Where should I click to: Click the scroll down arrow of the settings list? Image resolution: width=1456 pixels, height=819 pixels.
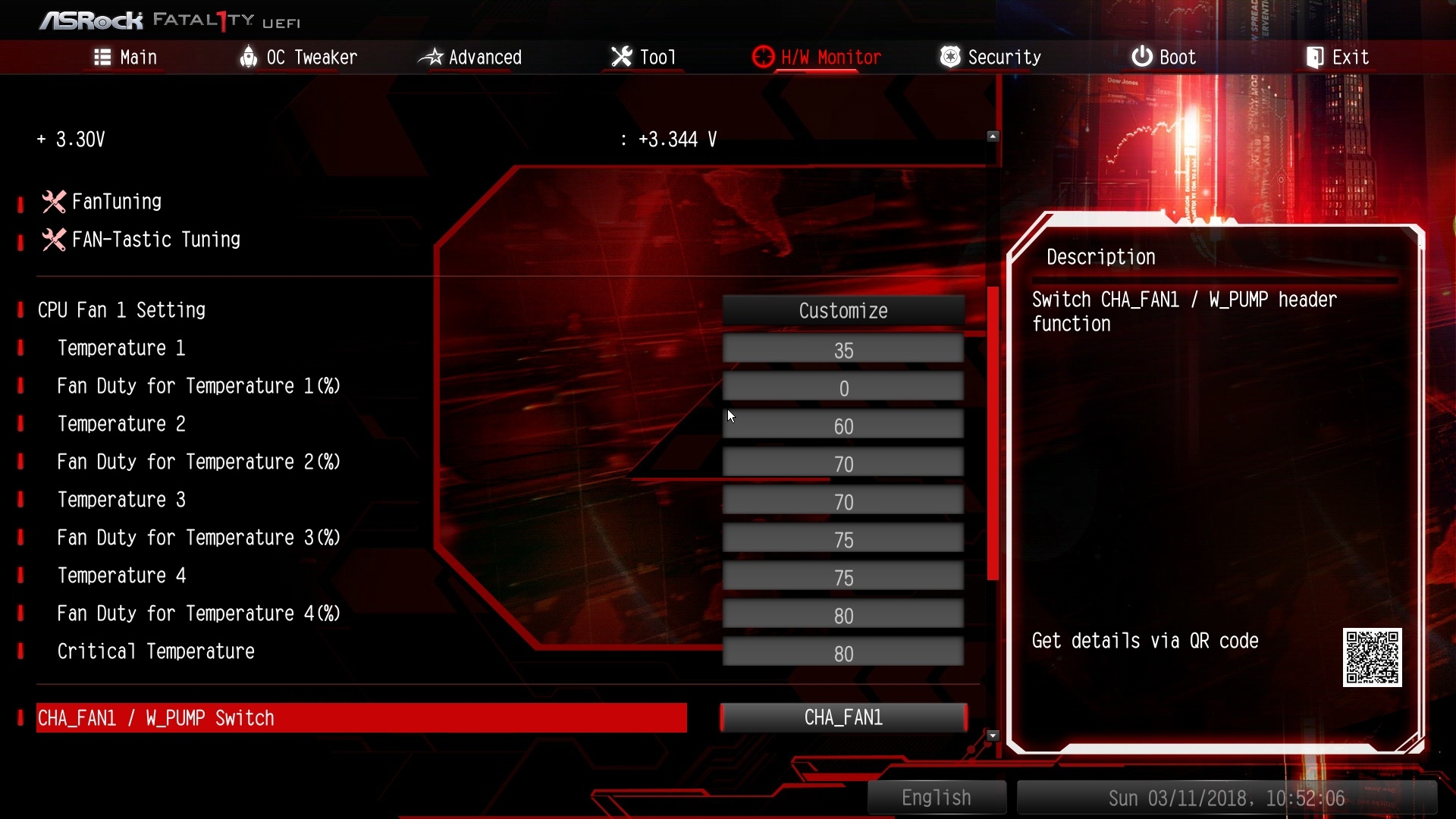[x=993, y=736]
